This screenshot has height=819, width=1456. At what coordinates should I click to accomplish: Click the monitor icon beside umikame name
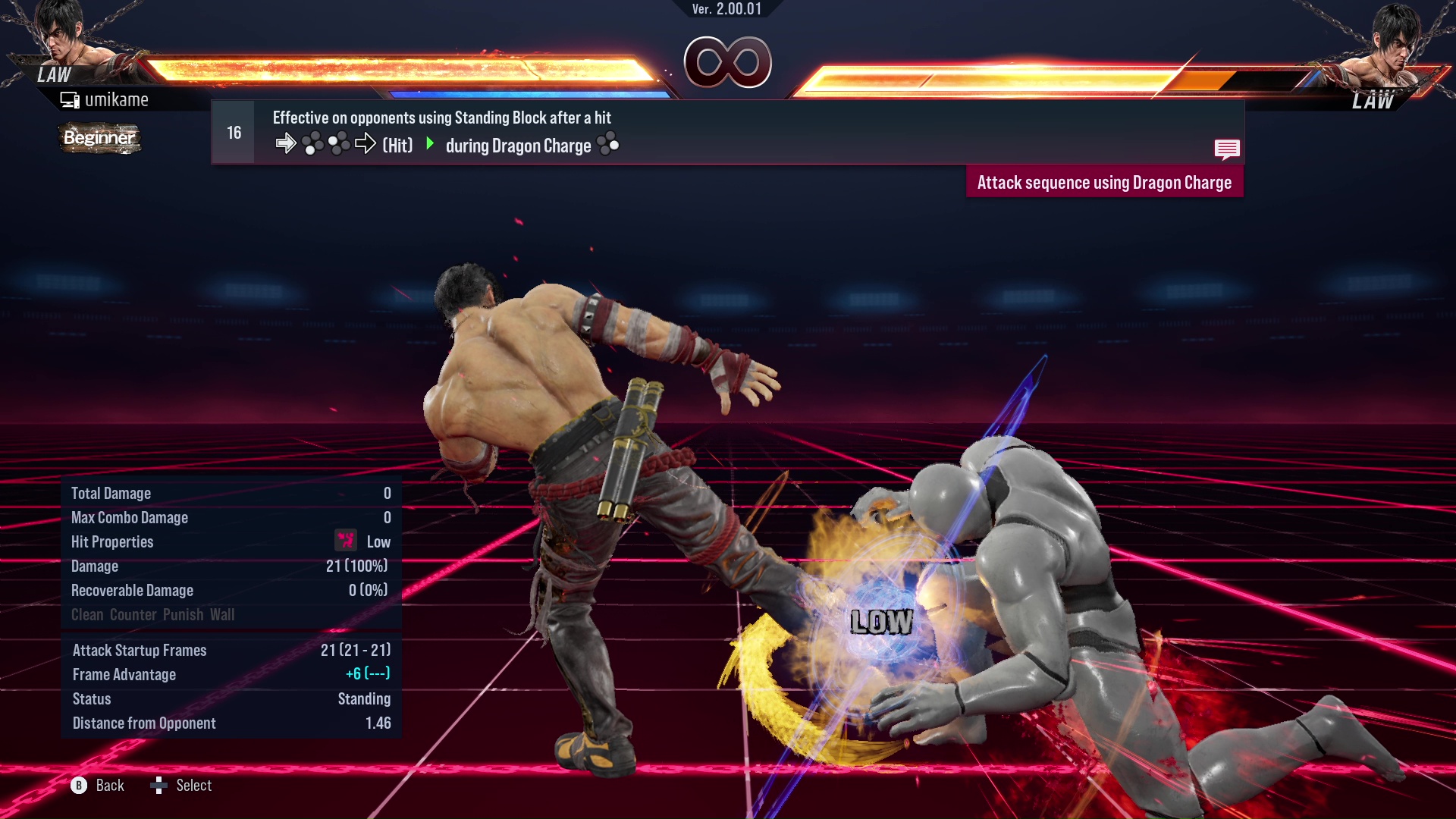click(70, 99)
